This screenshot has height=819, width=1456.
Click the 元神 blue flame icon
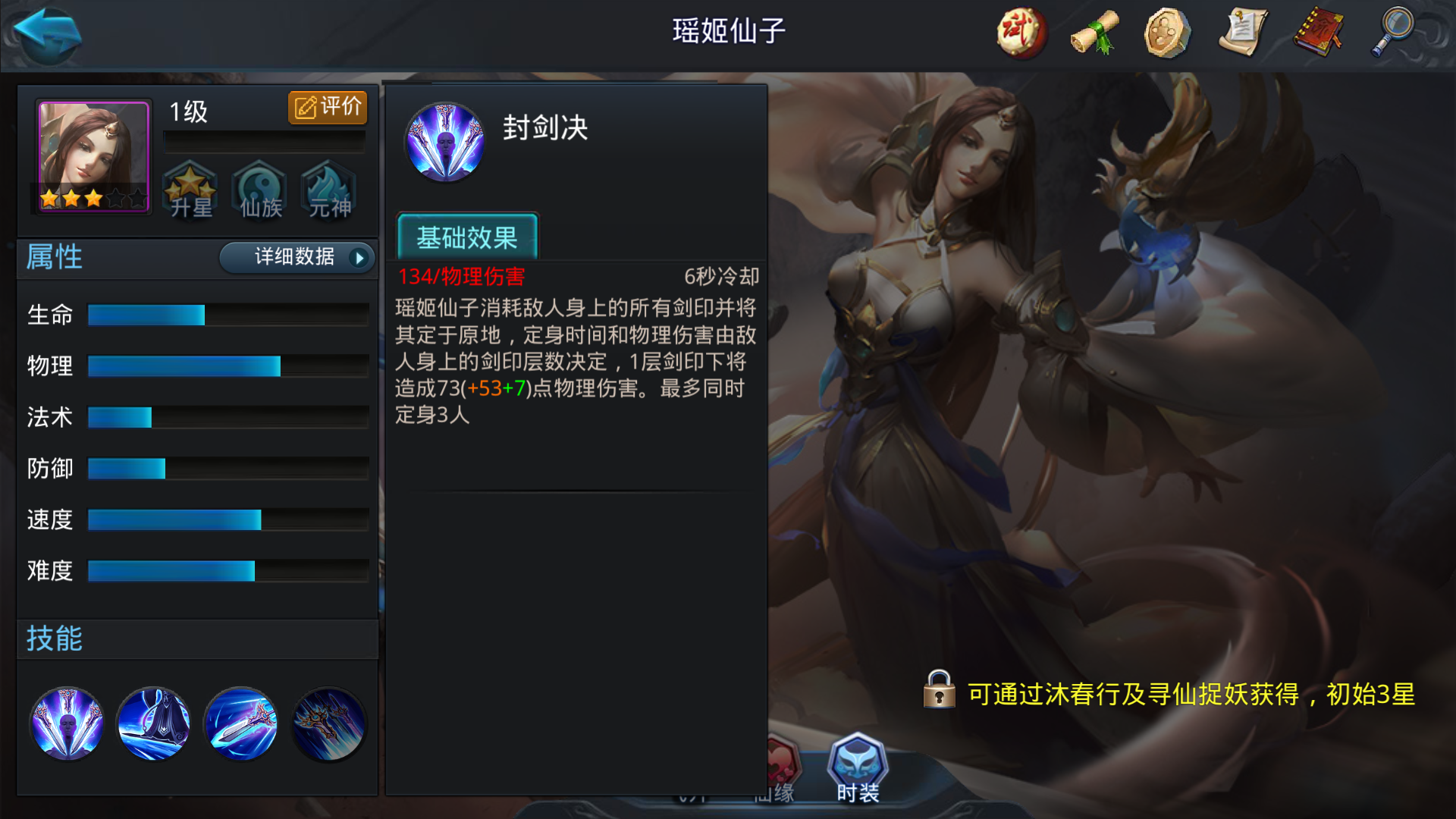(x=328, y=191)
